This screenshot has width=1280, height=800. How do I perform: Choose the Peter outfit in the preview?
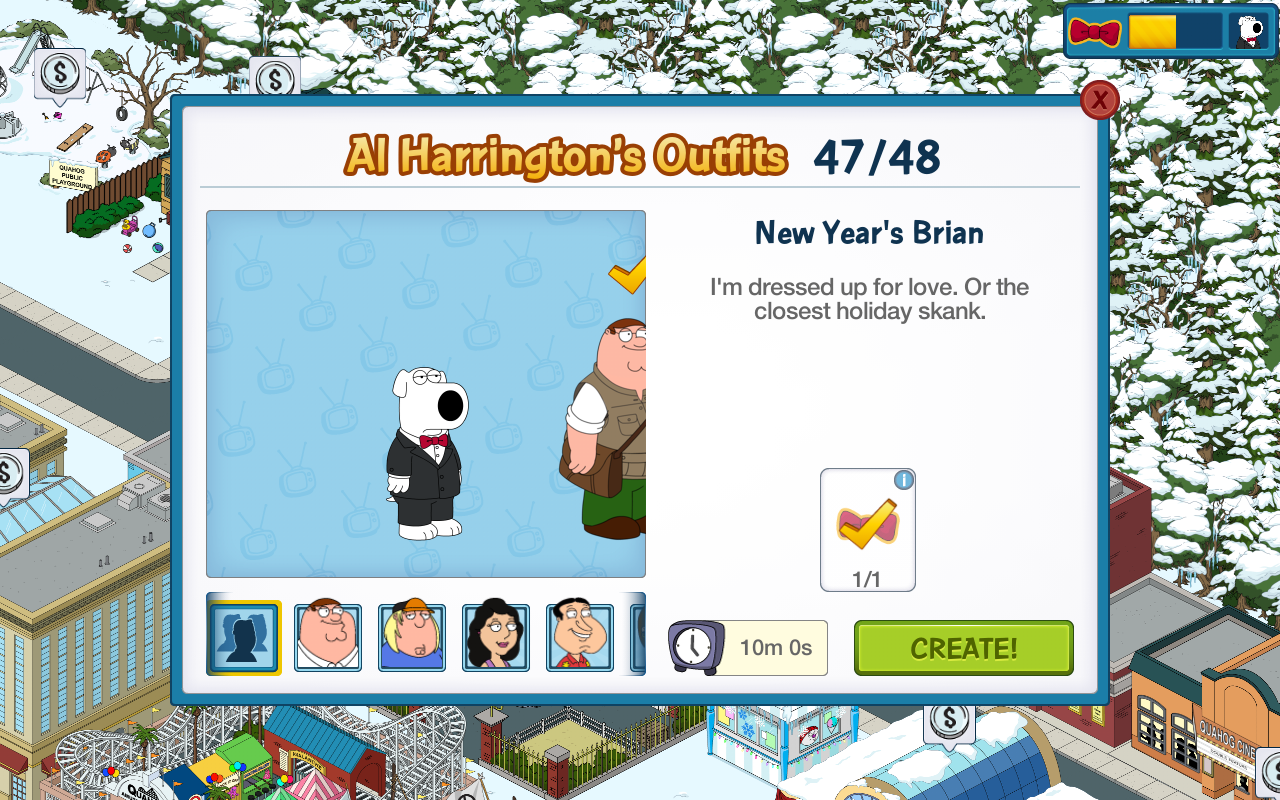tap(610, 430)
